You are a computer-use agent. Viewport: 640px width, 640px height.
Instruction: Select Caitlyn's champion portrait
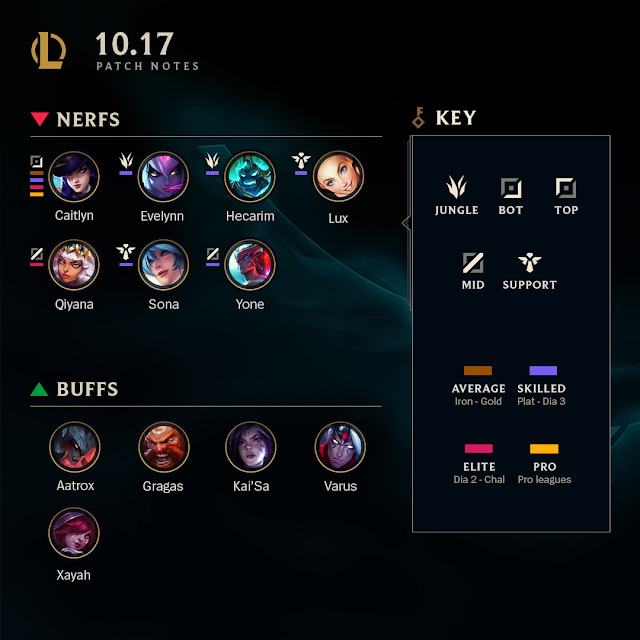pos(74,177)
